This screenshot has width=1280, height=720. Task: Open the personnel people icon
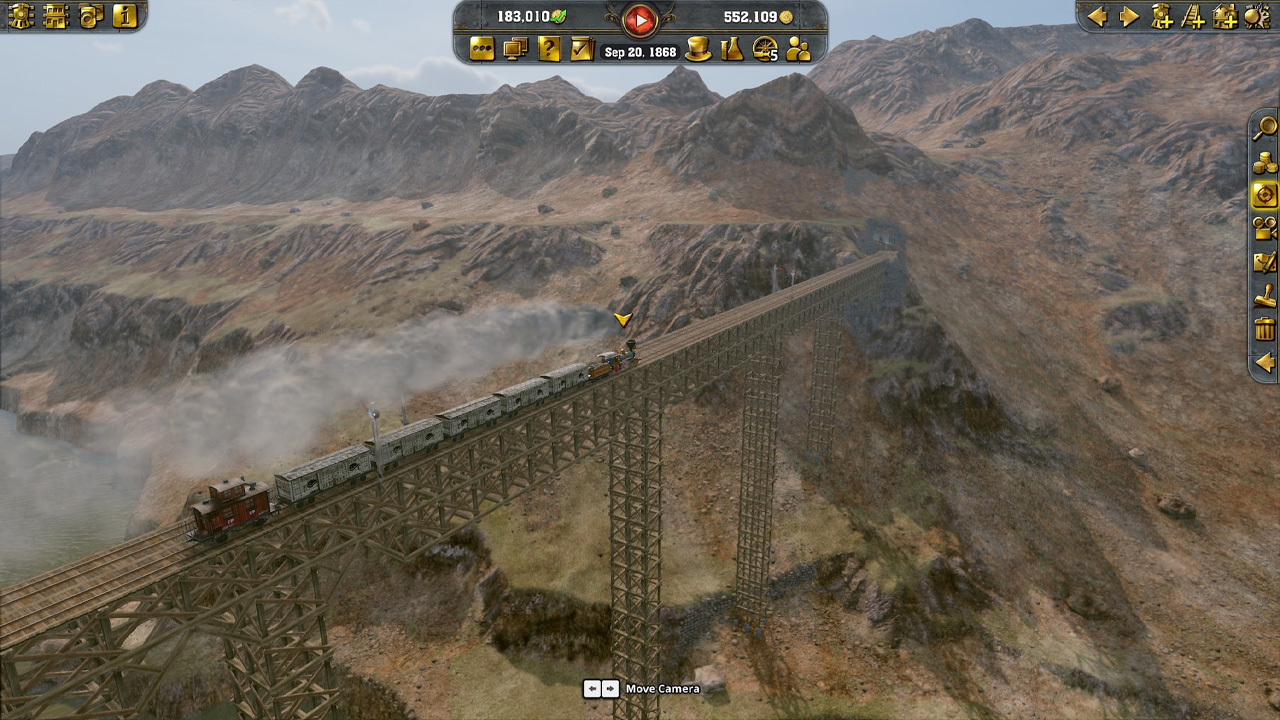pyautogui.click(x=798, y=49)
